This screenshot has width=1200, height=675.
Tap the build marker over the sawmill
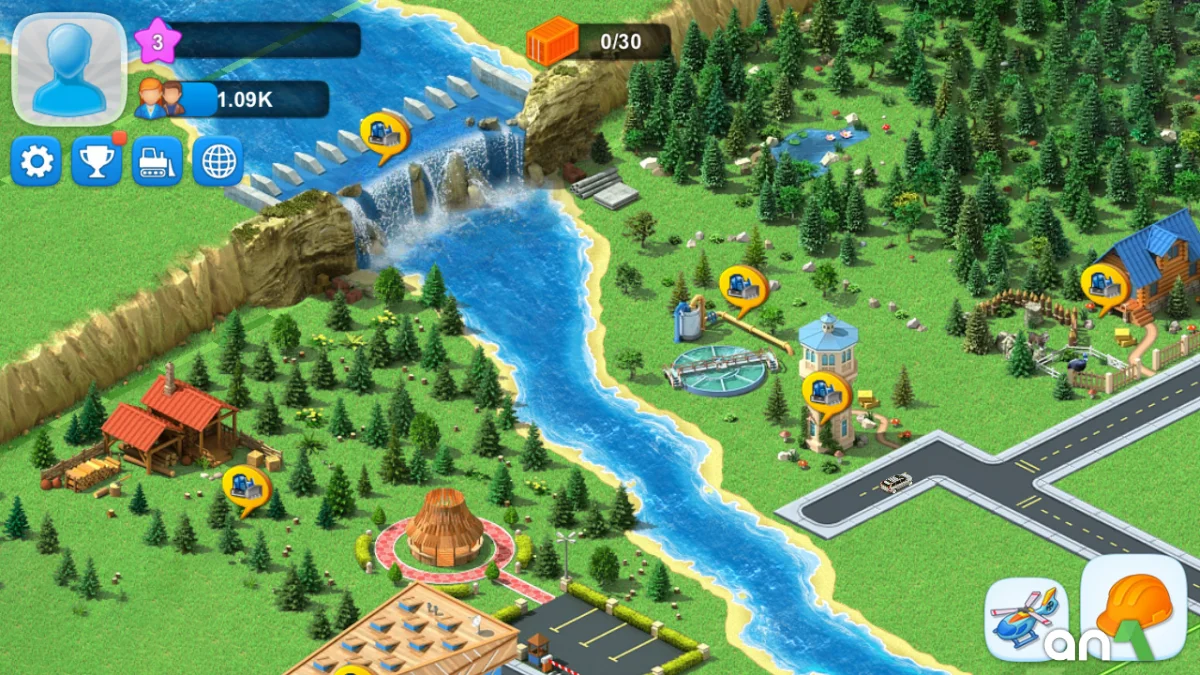tap(245, 488)
